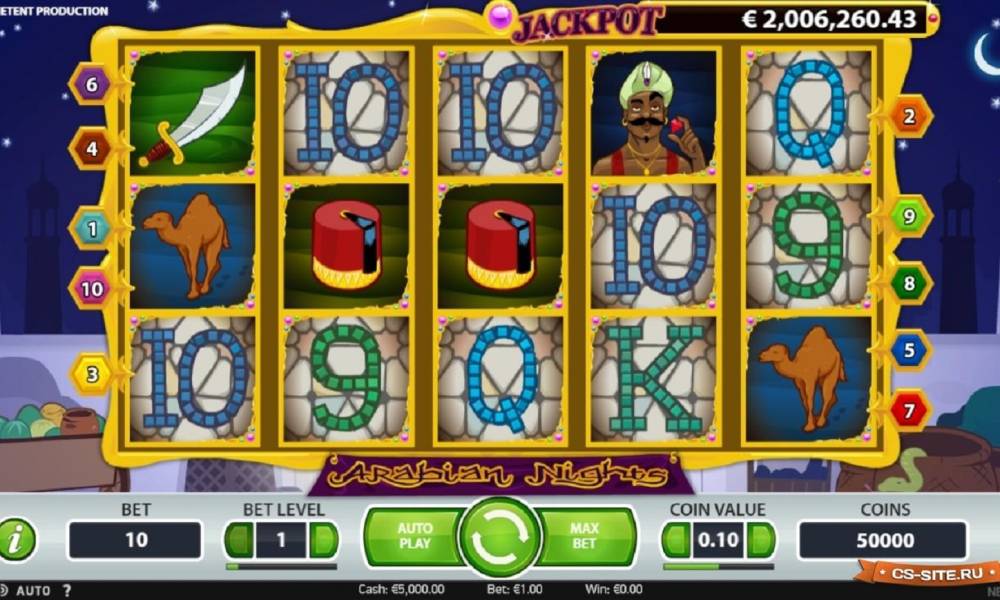This screenshot has height=600, width=1000.
Task: Choose payline 7 marker
Action: coord(909,409)
